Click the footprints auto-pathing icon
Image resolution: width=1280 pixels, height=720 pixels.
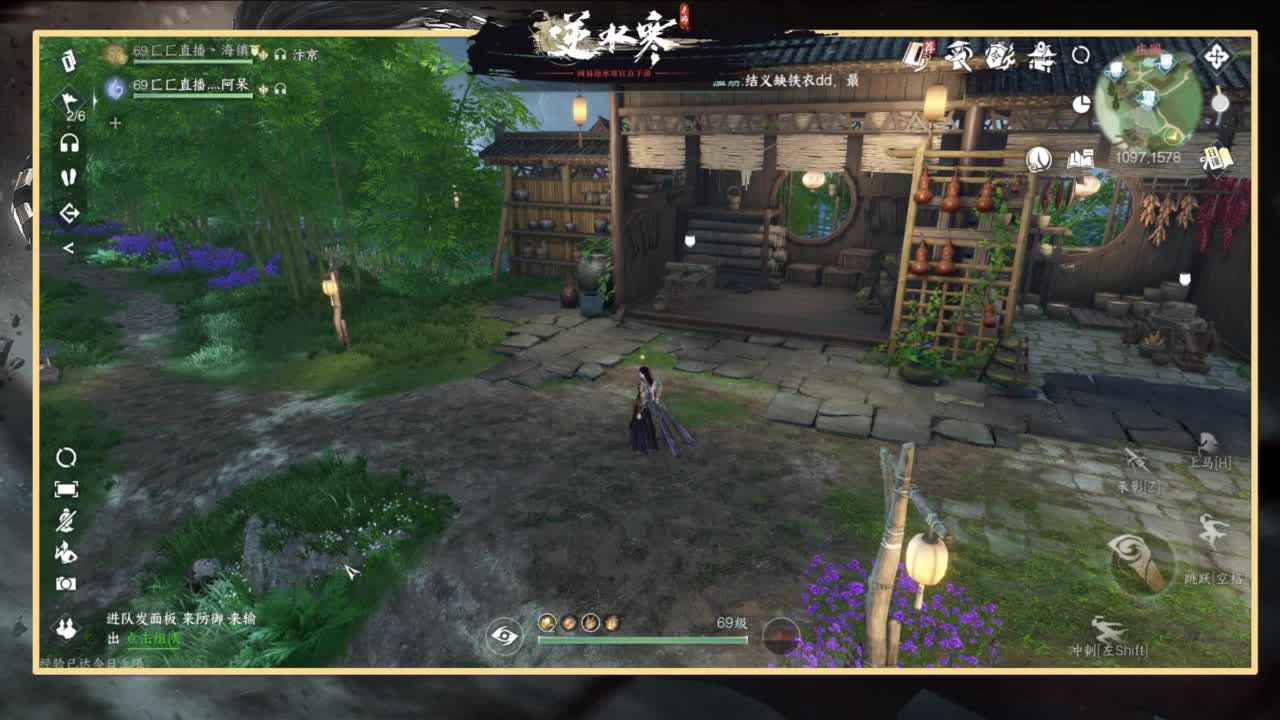69,177
